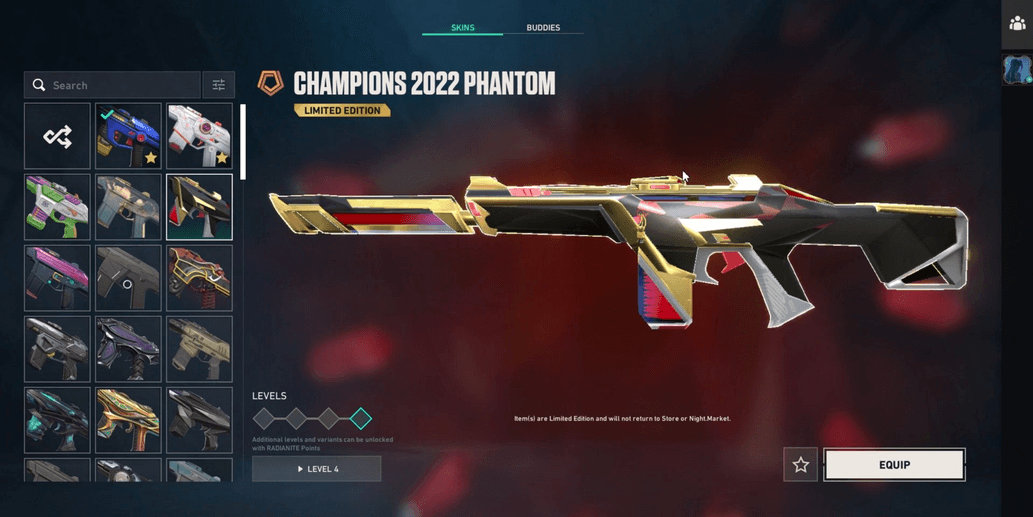The width and height of the screenshot is (1033, 517).
Task: Select the random skin shuffle tile
Action: click(x=57, y=136)
